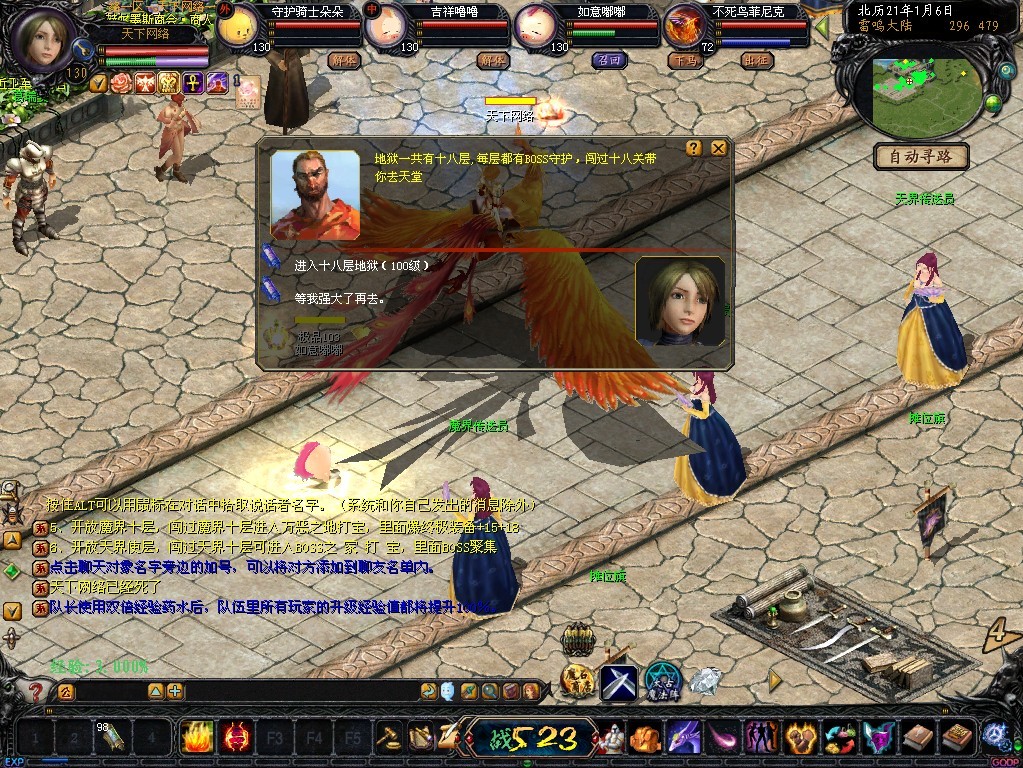Close the NPC dialogue window
Image resolution: width=1023 pixels, height=768 pixels.
(718, 148)
